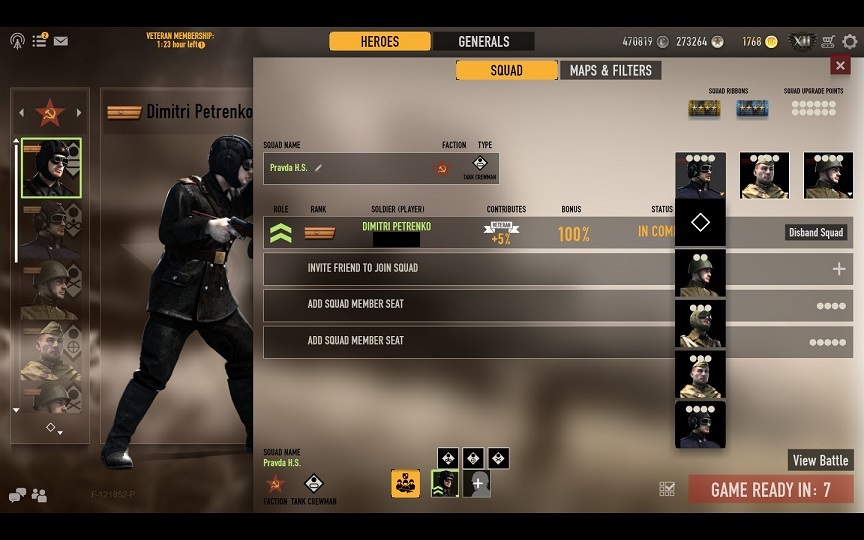This screenshot has width=864, height=540.
Task: Open the mail envelope icon
Action: [61, 41]
